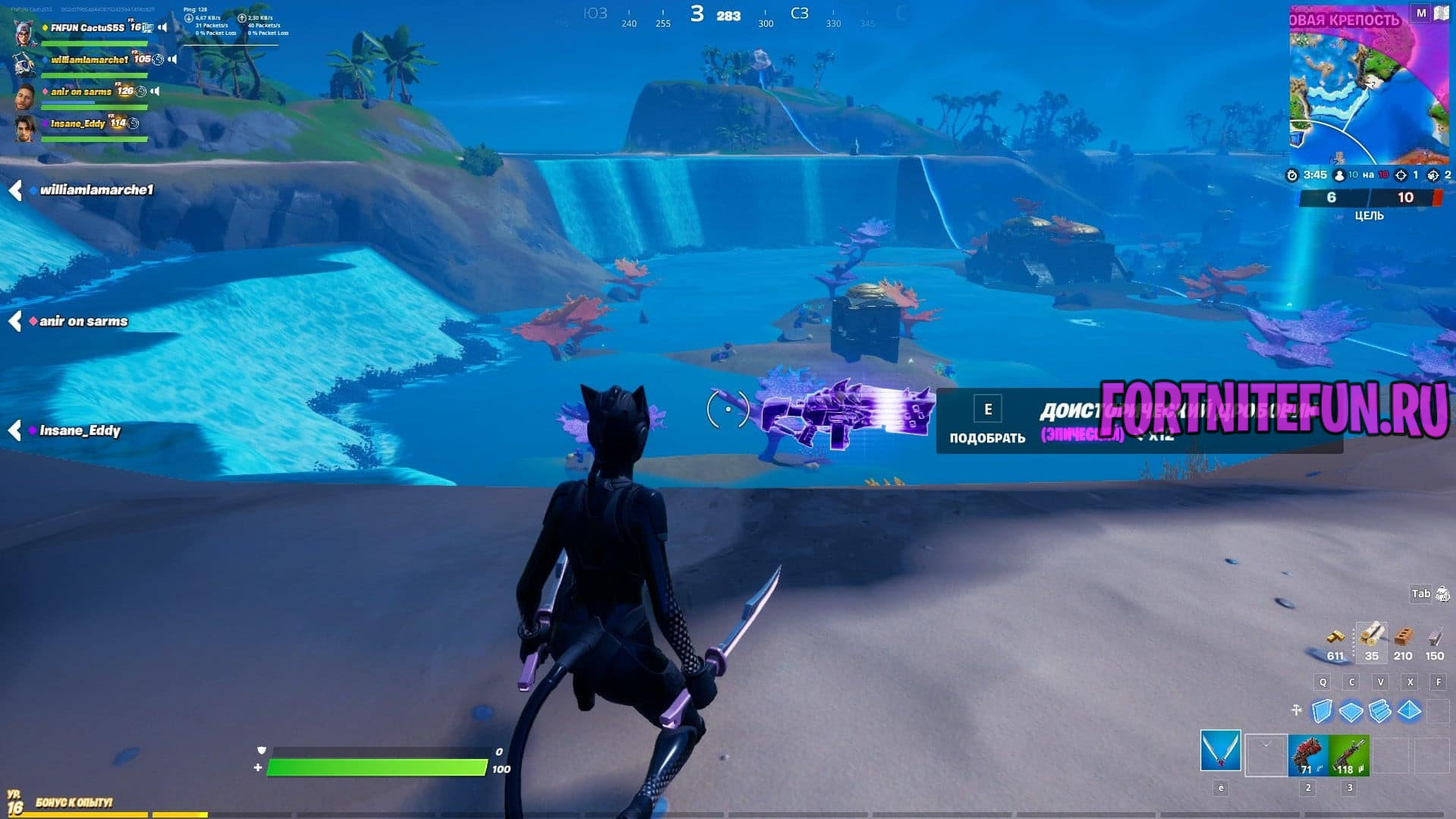Select the brick material icon
Image resolution: width=1456 pixels, height=819 pixels.
[1403, 636]
